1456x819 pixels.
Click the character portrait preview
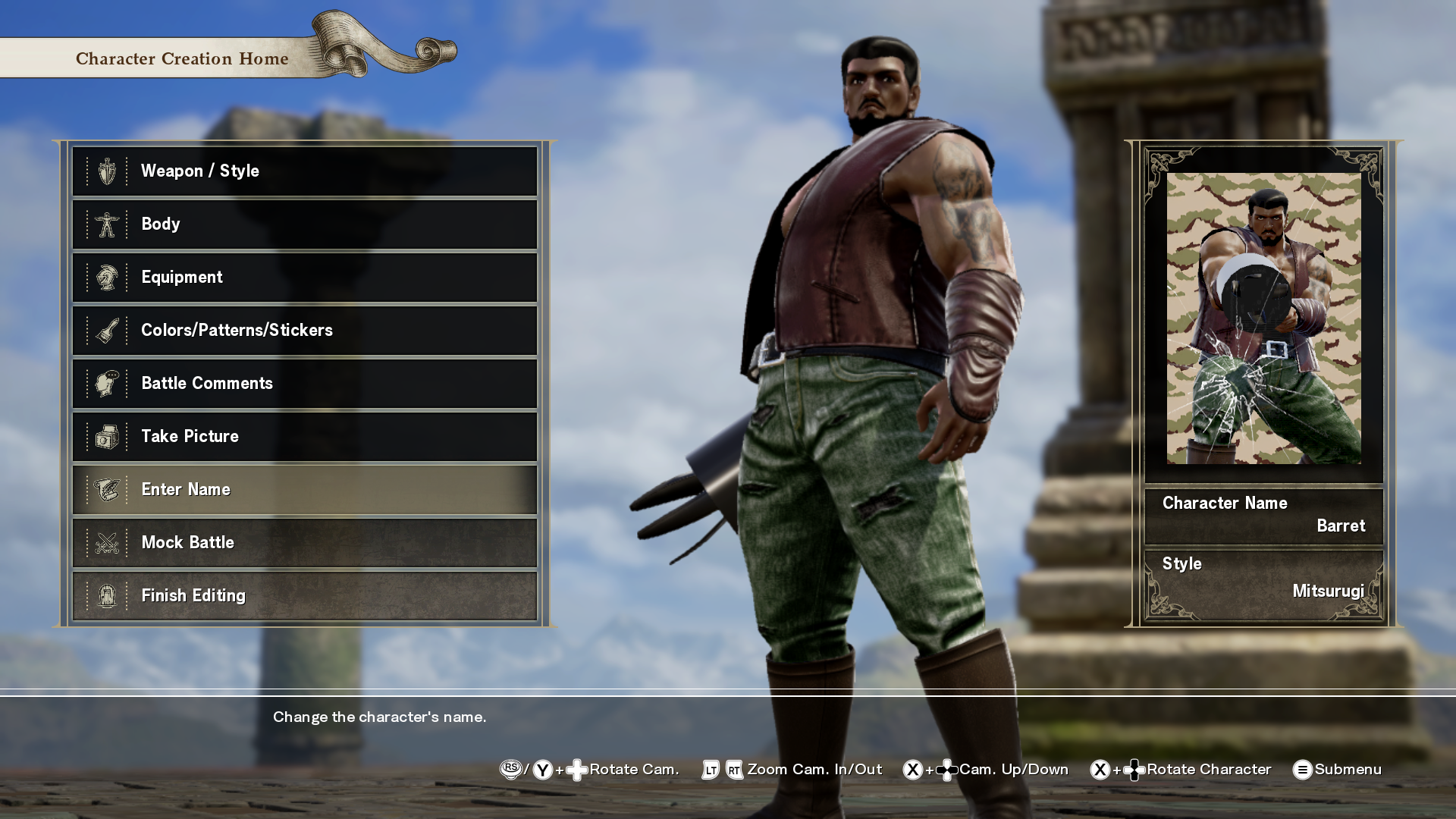(1263, 318)
